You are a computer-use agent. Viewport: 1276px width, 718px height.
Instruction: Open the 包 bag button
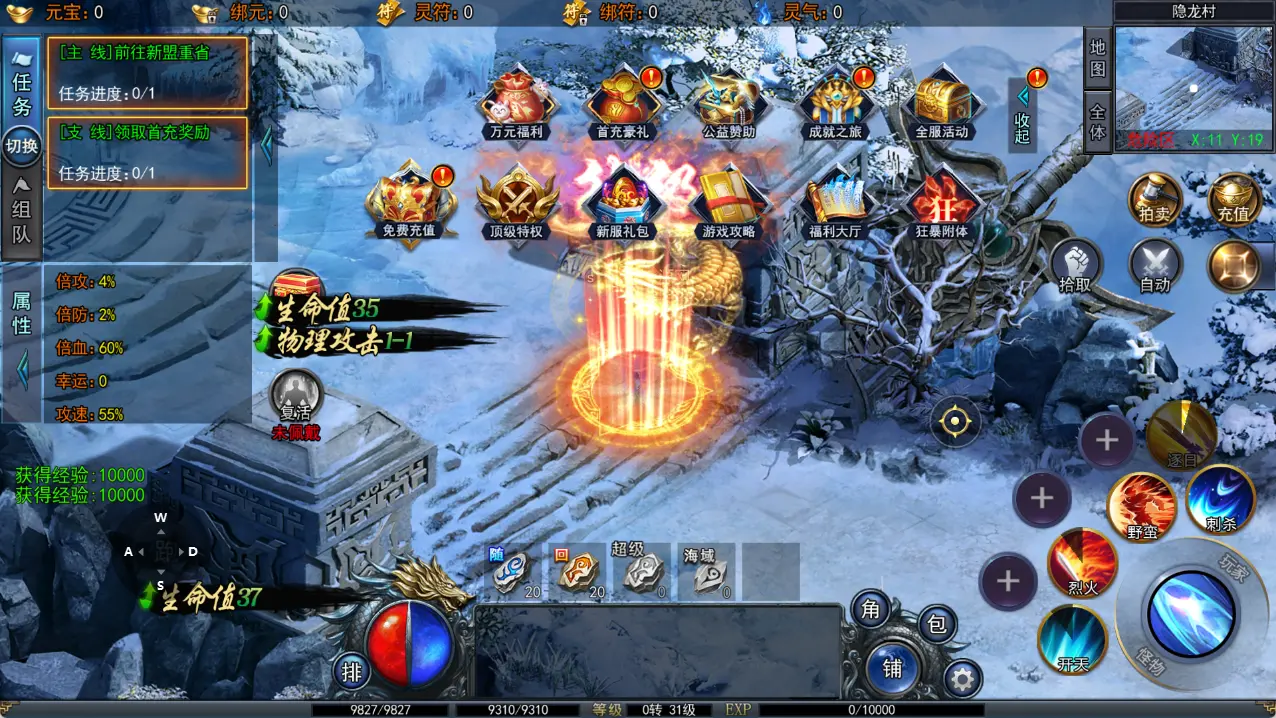[x=936, y=625]
